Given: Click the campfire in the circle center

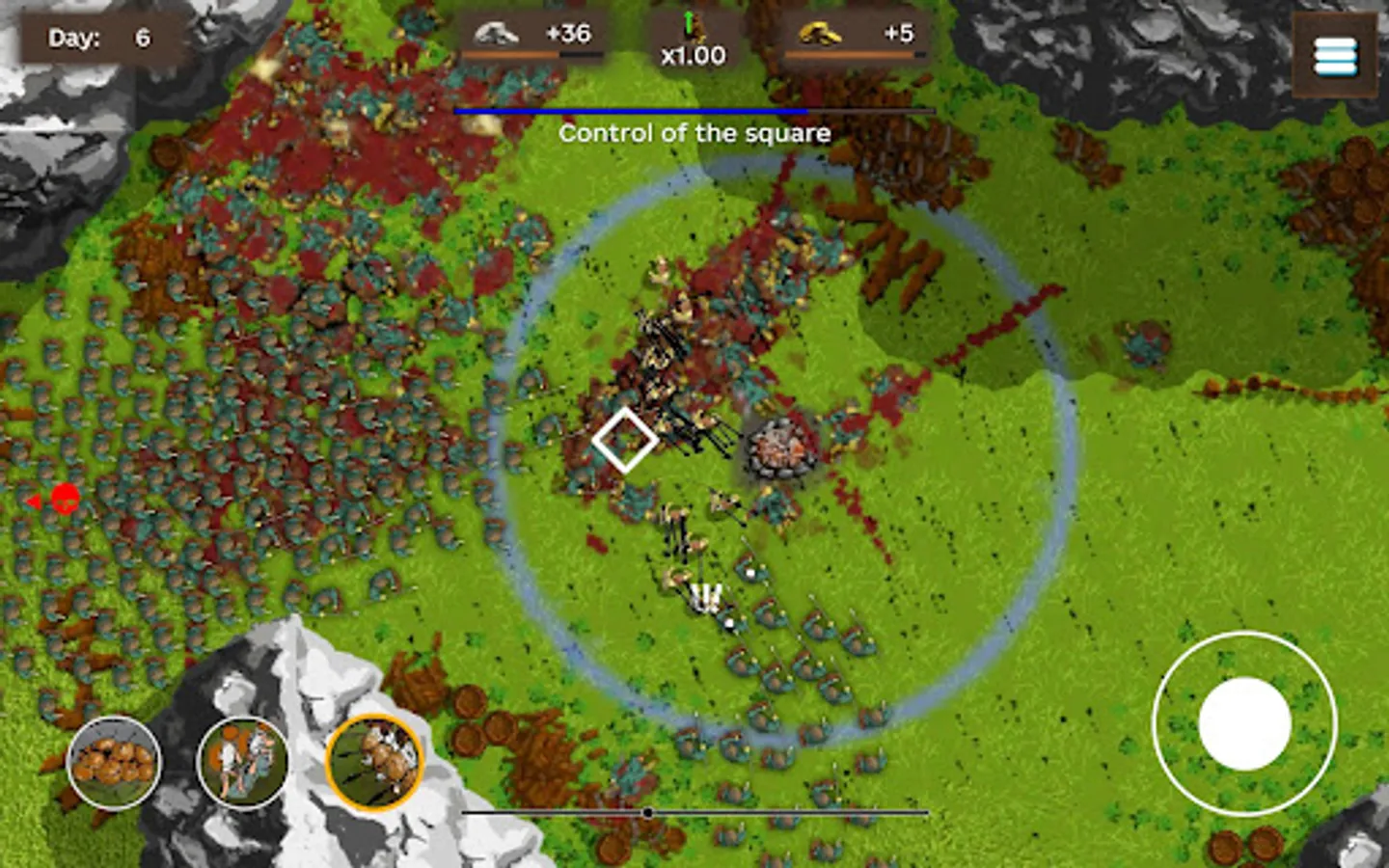Looking at the screenshot, I should [777, 448].
